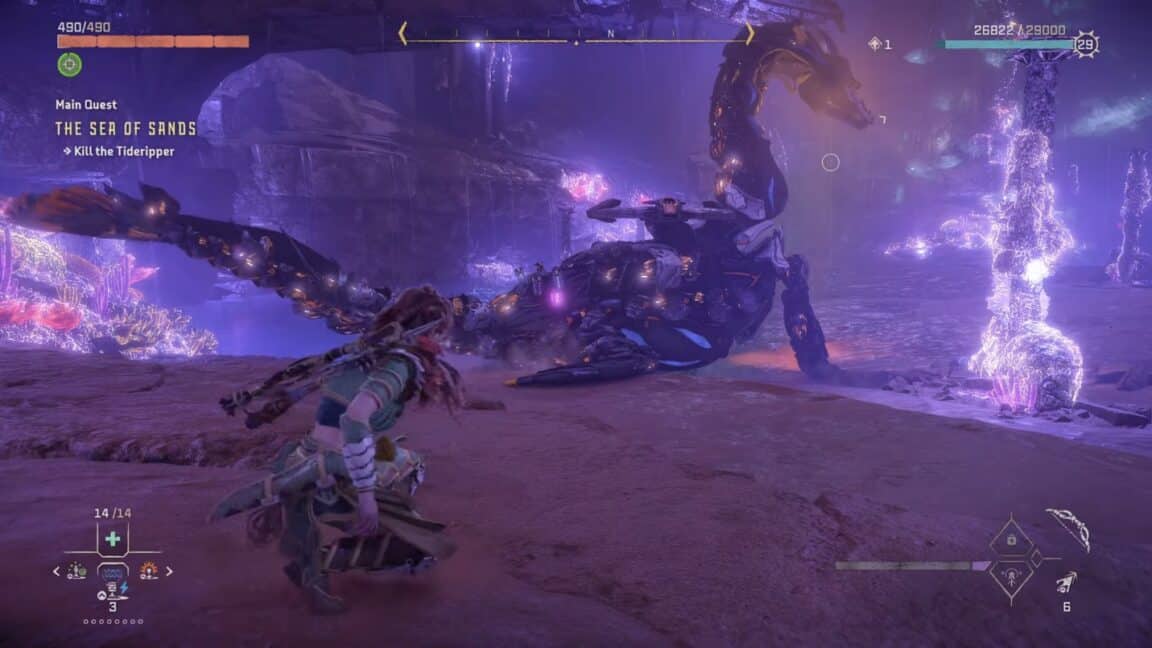Click the green circular status effect icon
This screenshot has width=1152, height=648.
(x=69, y=65)
